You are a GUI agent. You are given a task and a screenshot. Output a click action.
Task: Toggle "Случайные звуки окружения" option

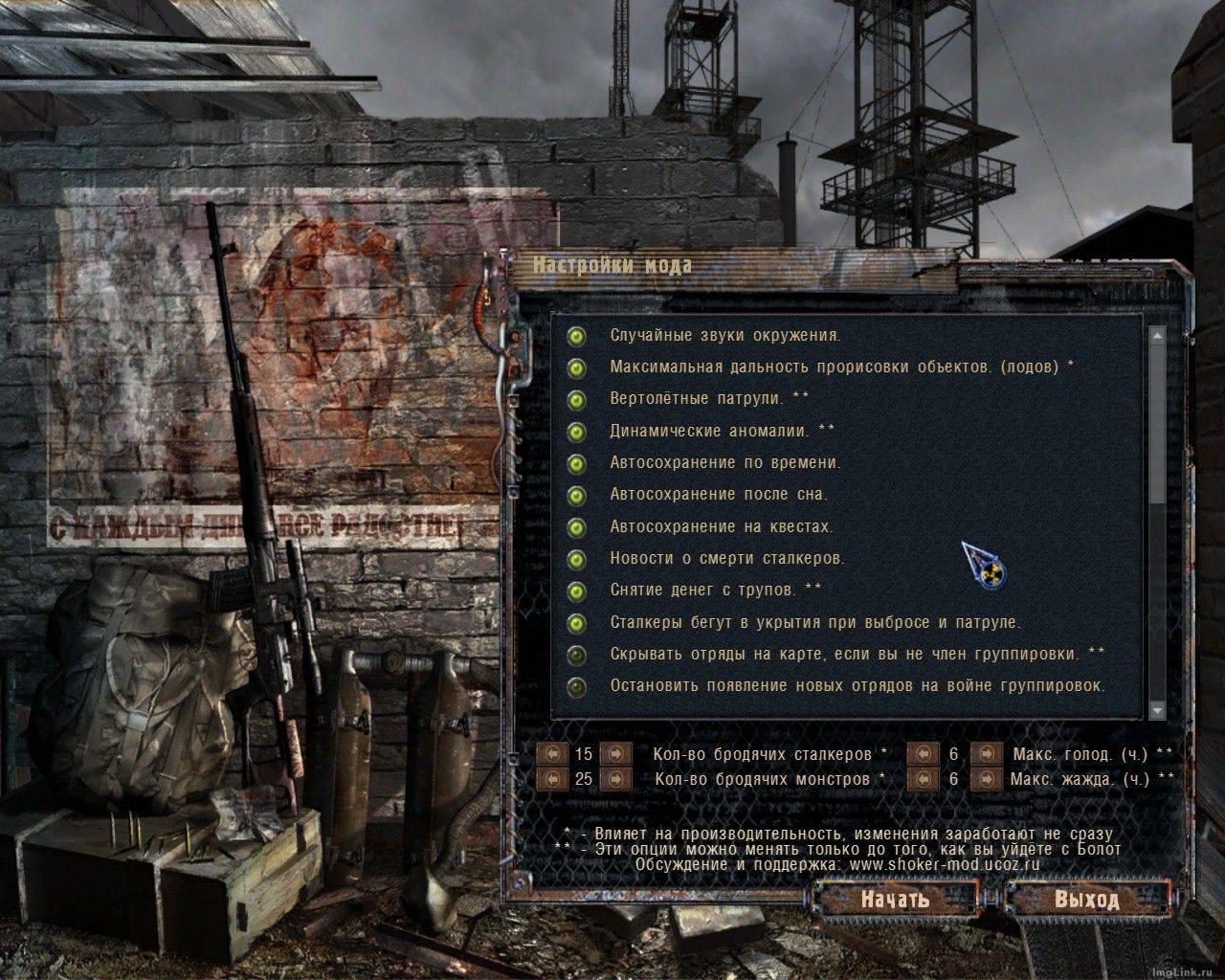click(577, 335)
